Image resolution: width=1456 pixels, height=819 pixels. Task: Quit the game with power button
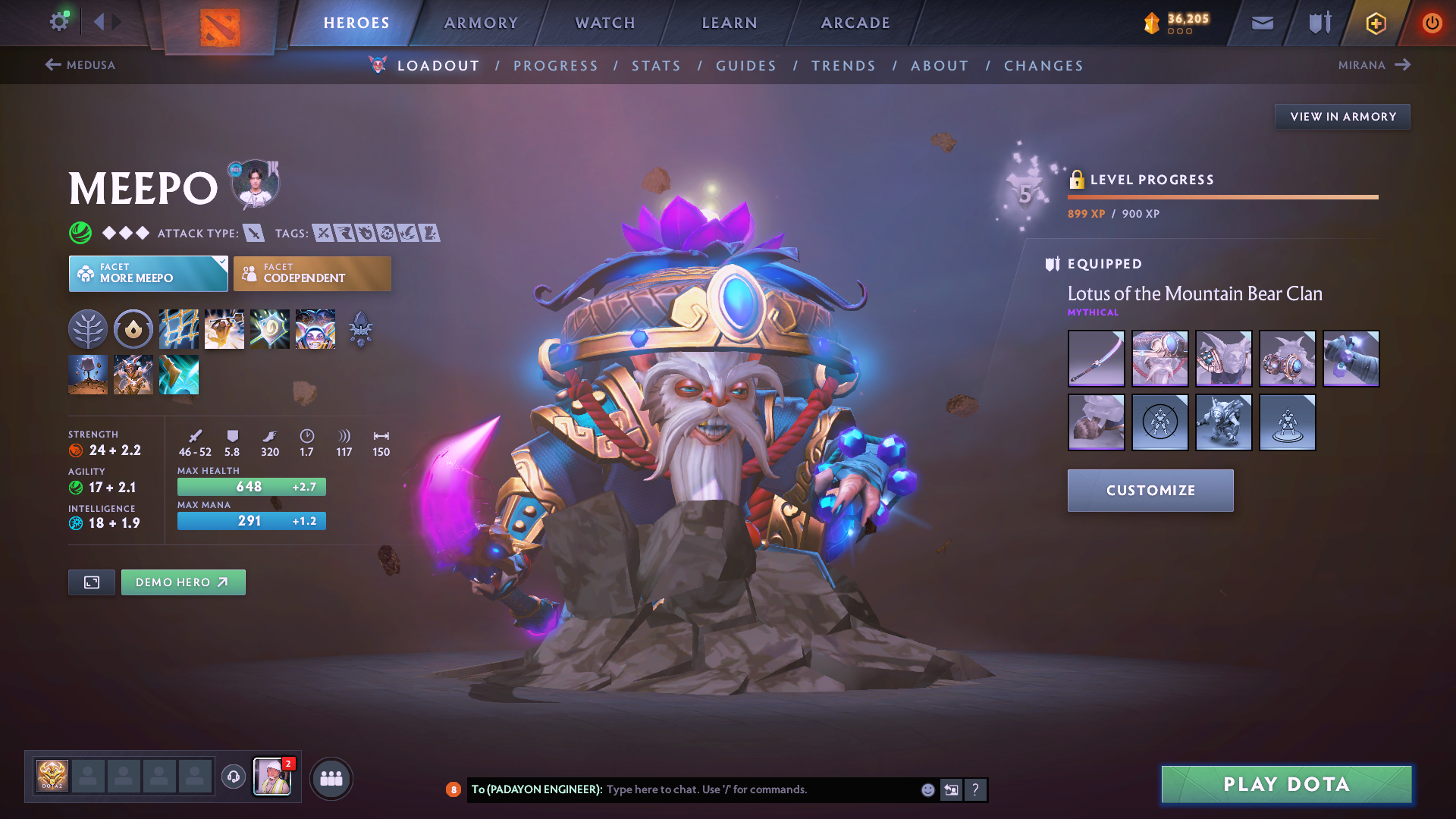1432,23
